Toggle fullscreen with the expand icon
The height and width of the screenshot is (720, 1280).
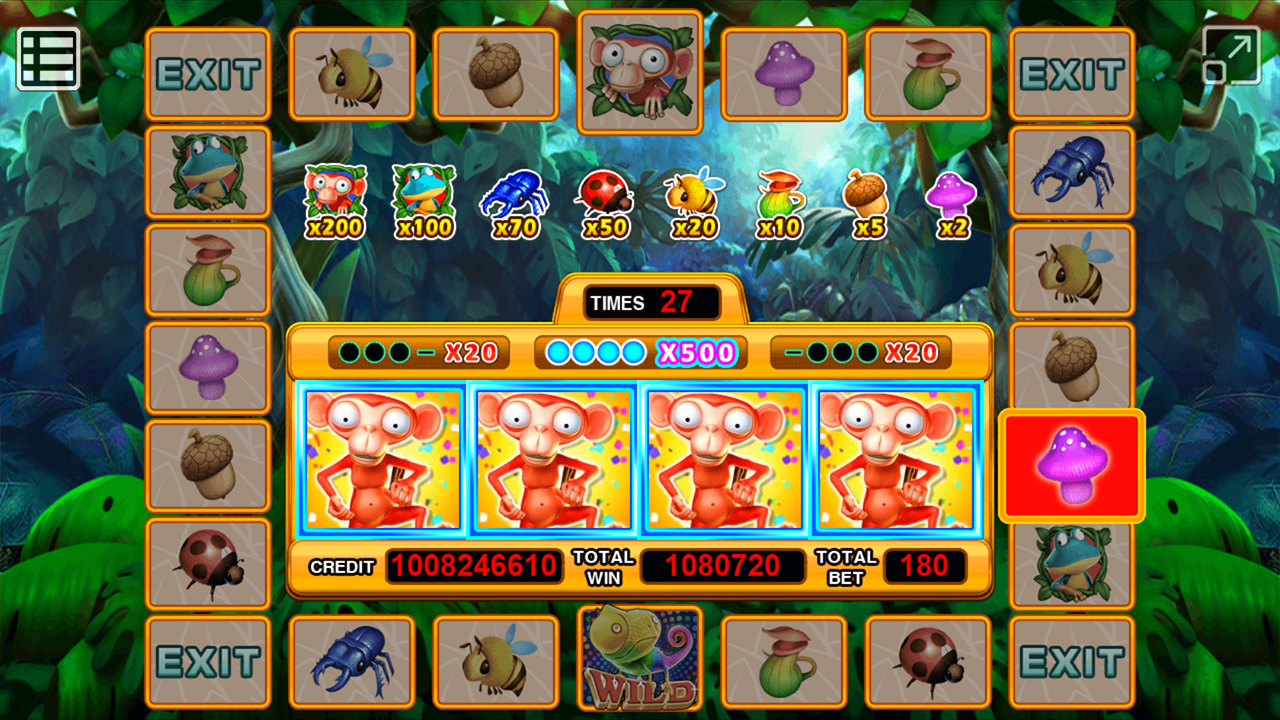(x=1231, y=55)
